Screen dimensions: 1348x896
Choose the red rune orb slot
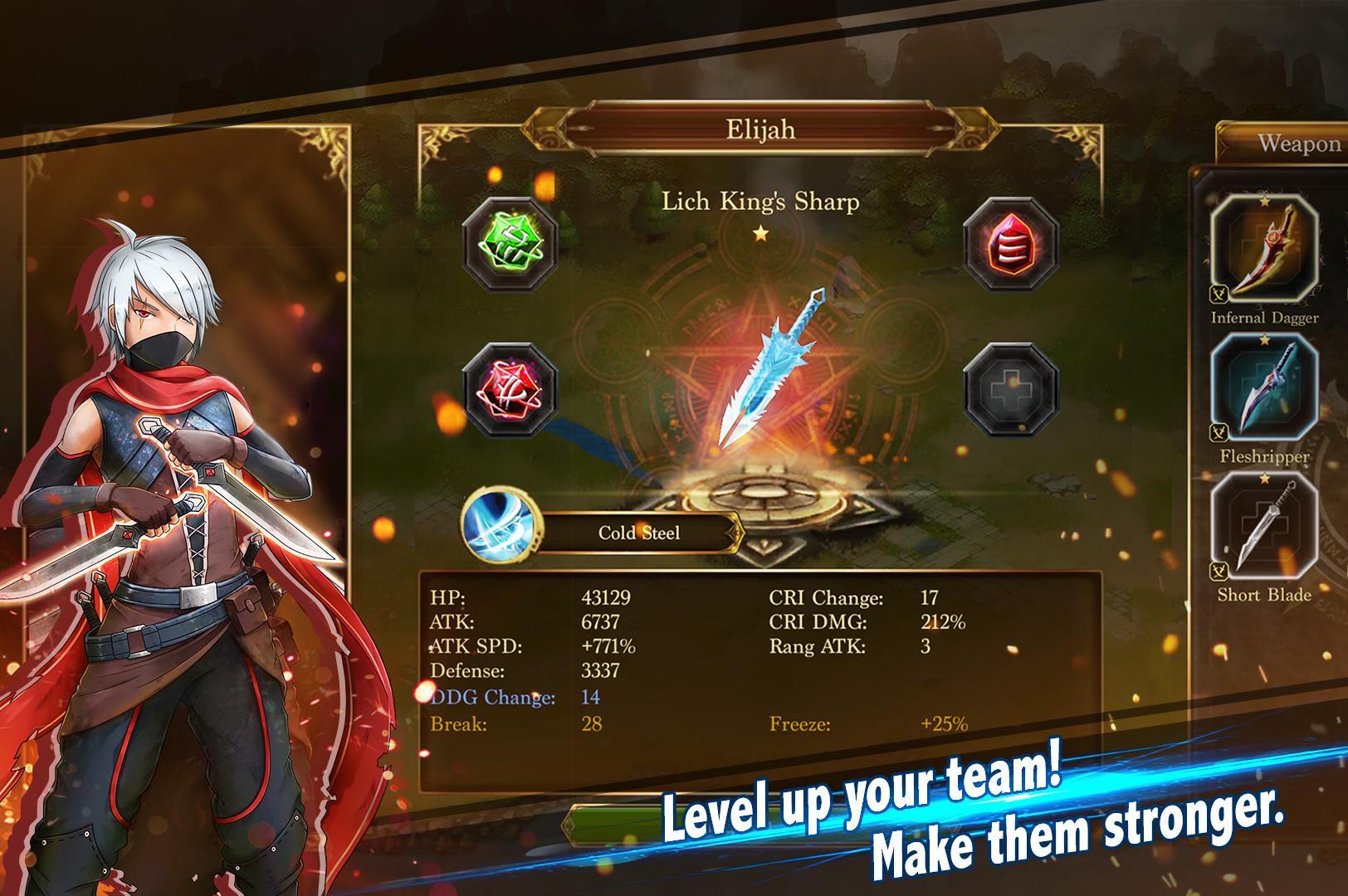coord(510,390)
